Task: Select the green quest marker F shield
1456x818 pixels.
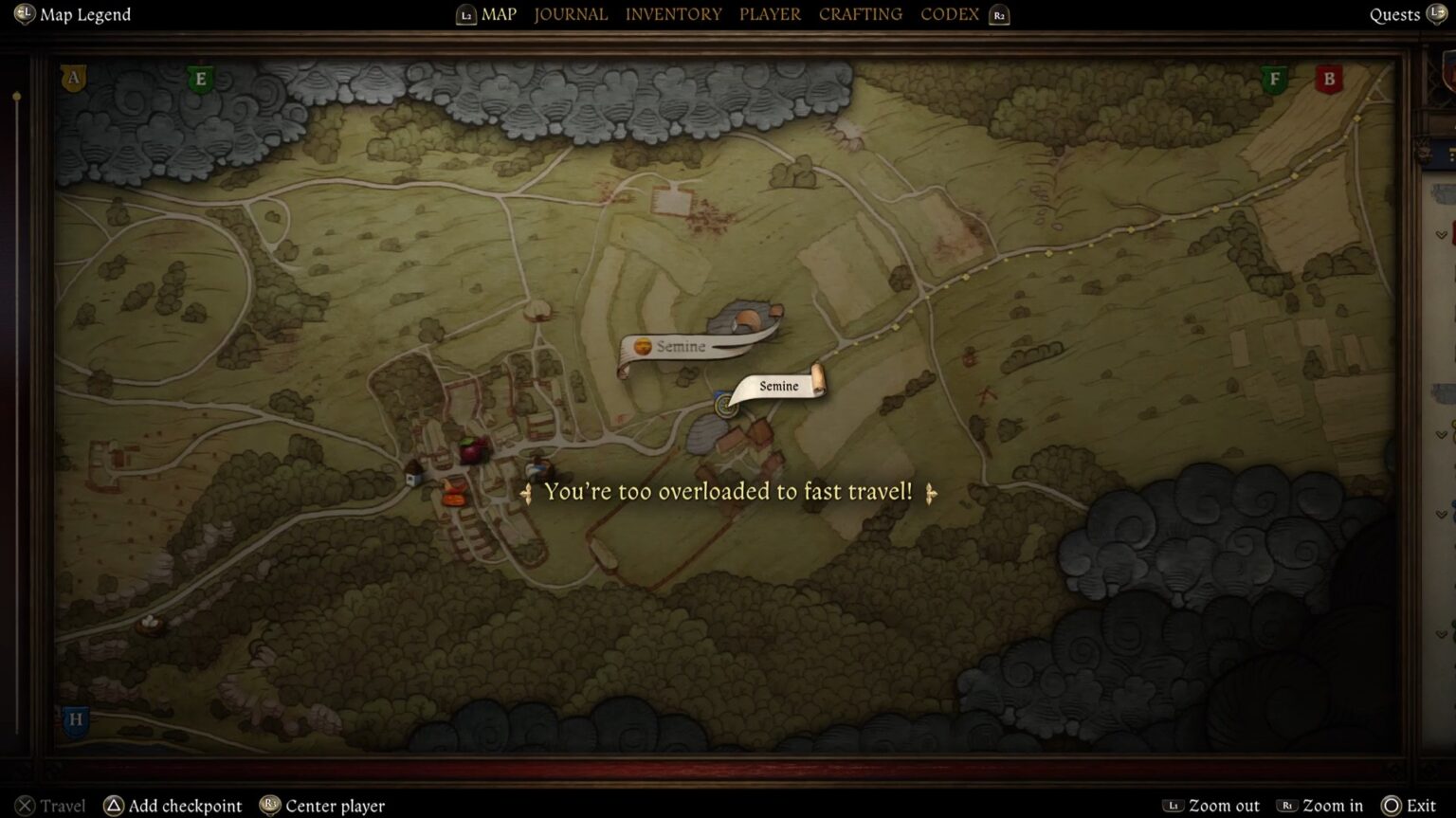Action: (x=1274, y=80)
